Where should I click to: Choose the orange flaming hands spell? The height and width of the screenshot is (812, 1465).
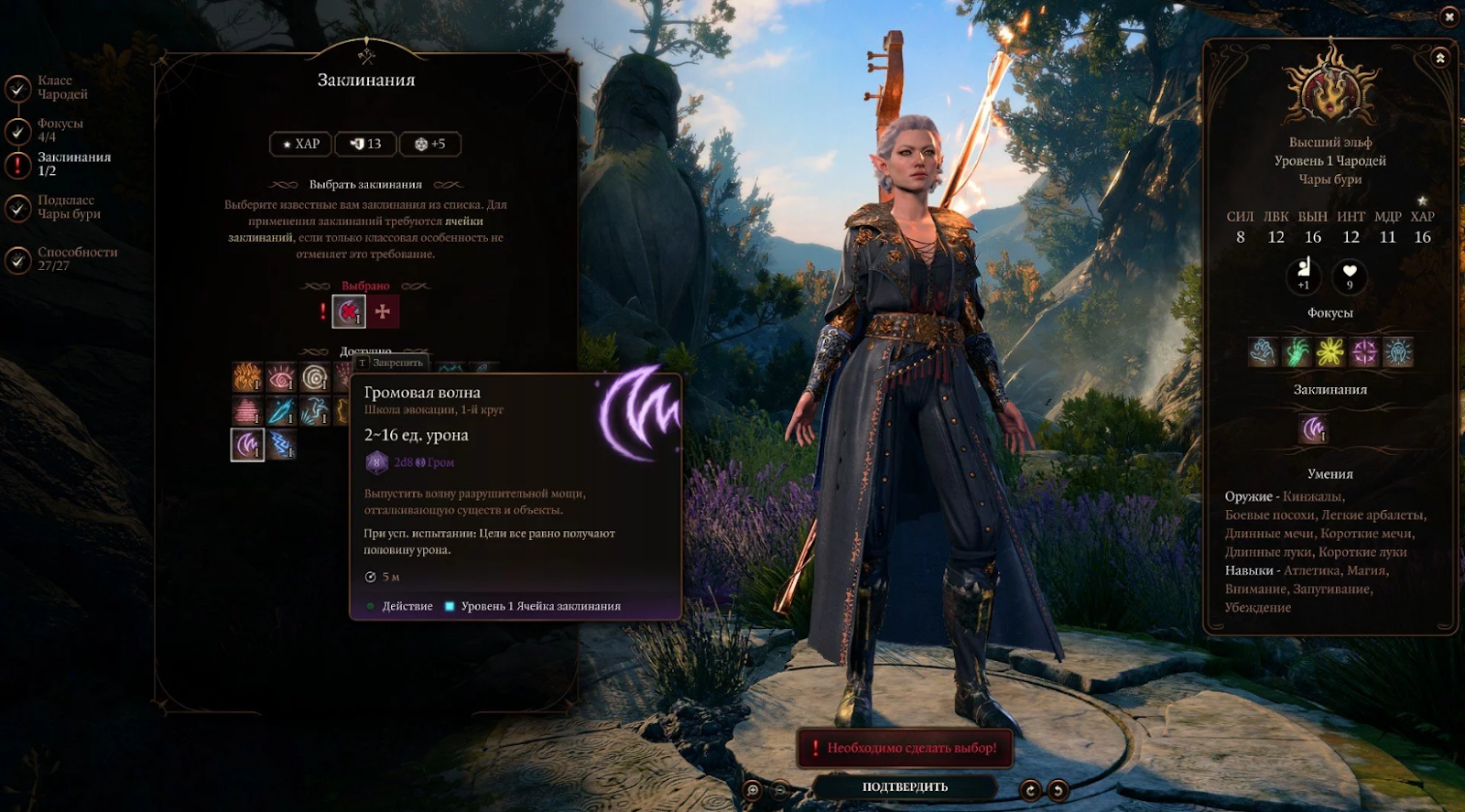247,377
